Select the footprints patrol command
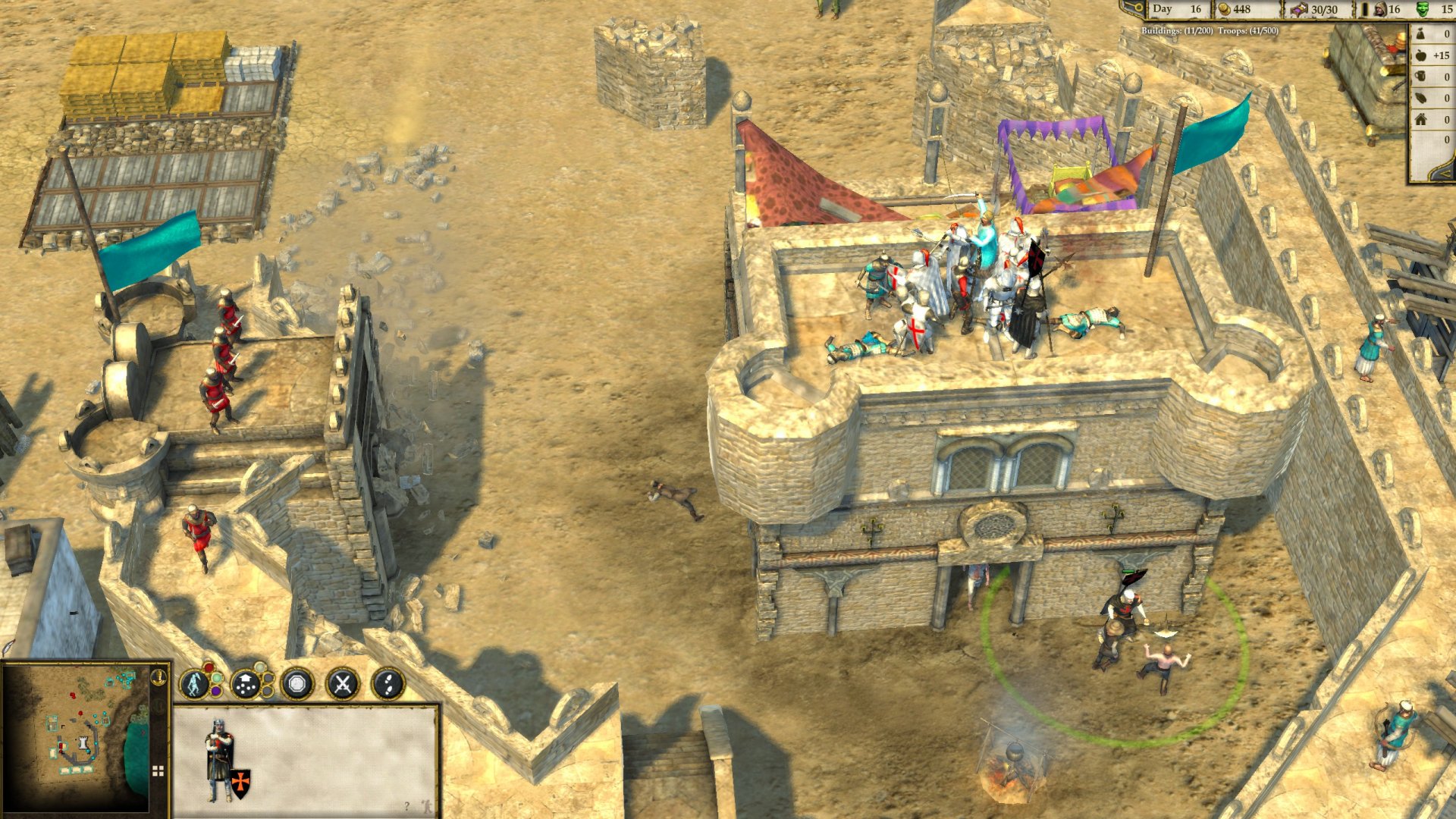 [x=388, y=684]
